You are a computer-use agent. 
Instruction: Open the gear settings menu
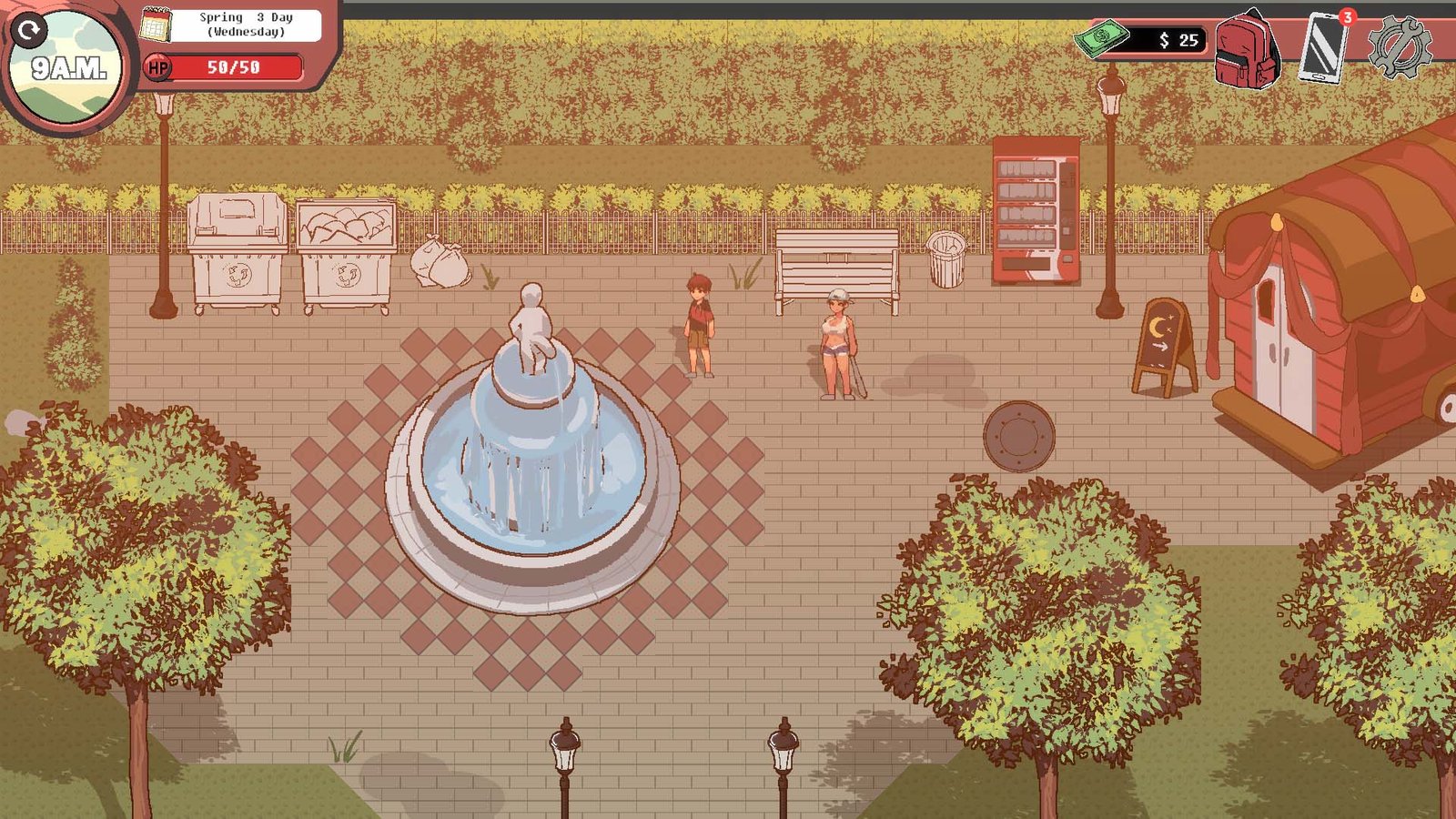pos(1400,47)
